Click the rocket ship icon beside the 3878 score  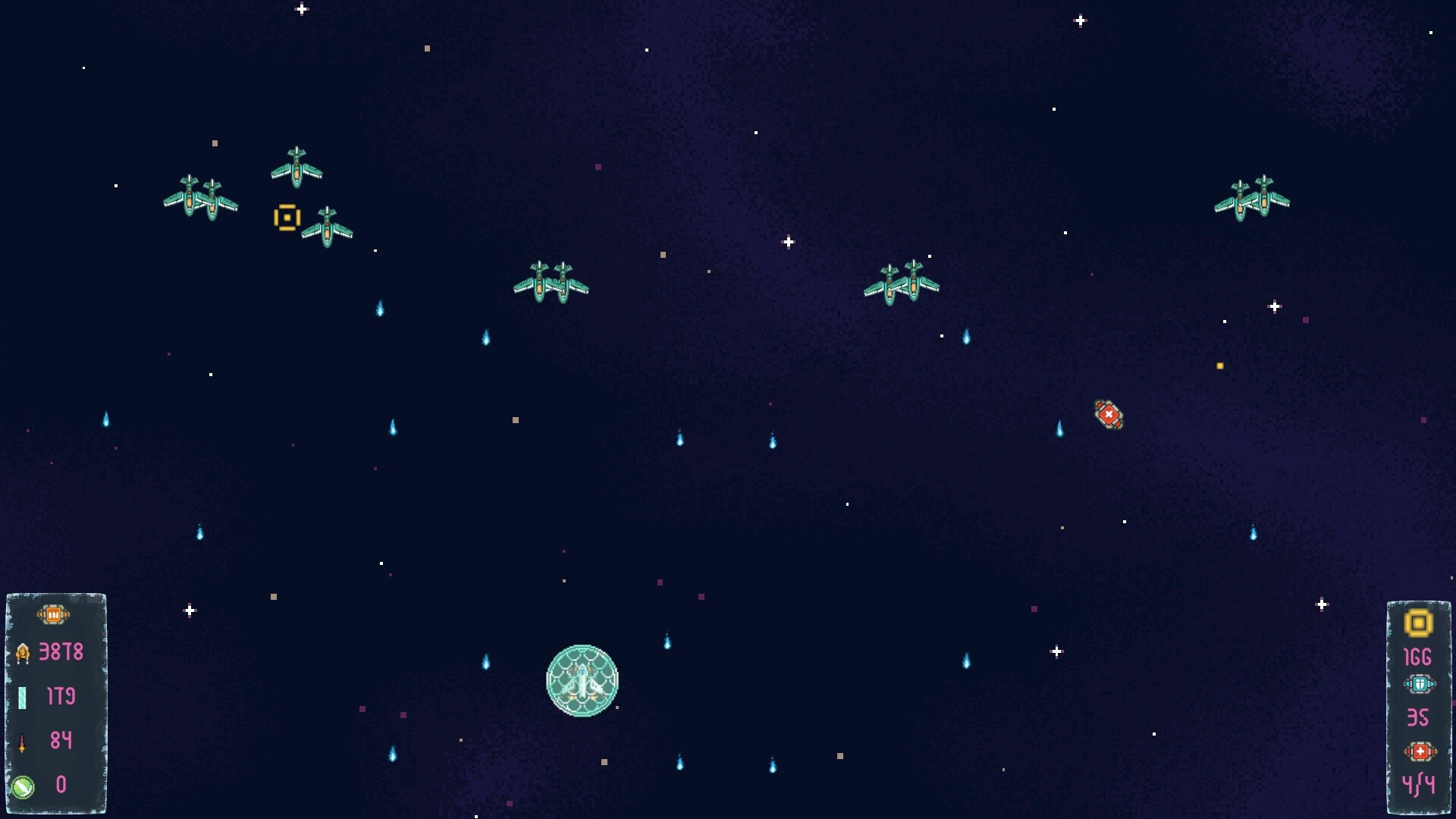[x=24, y=652]
